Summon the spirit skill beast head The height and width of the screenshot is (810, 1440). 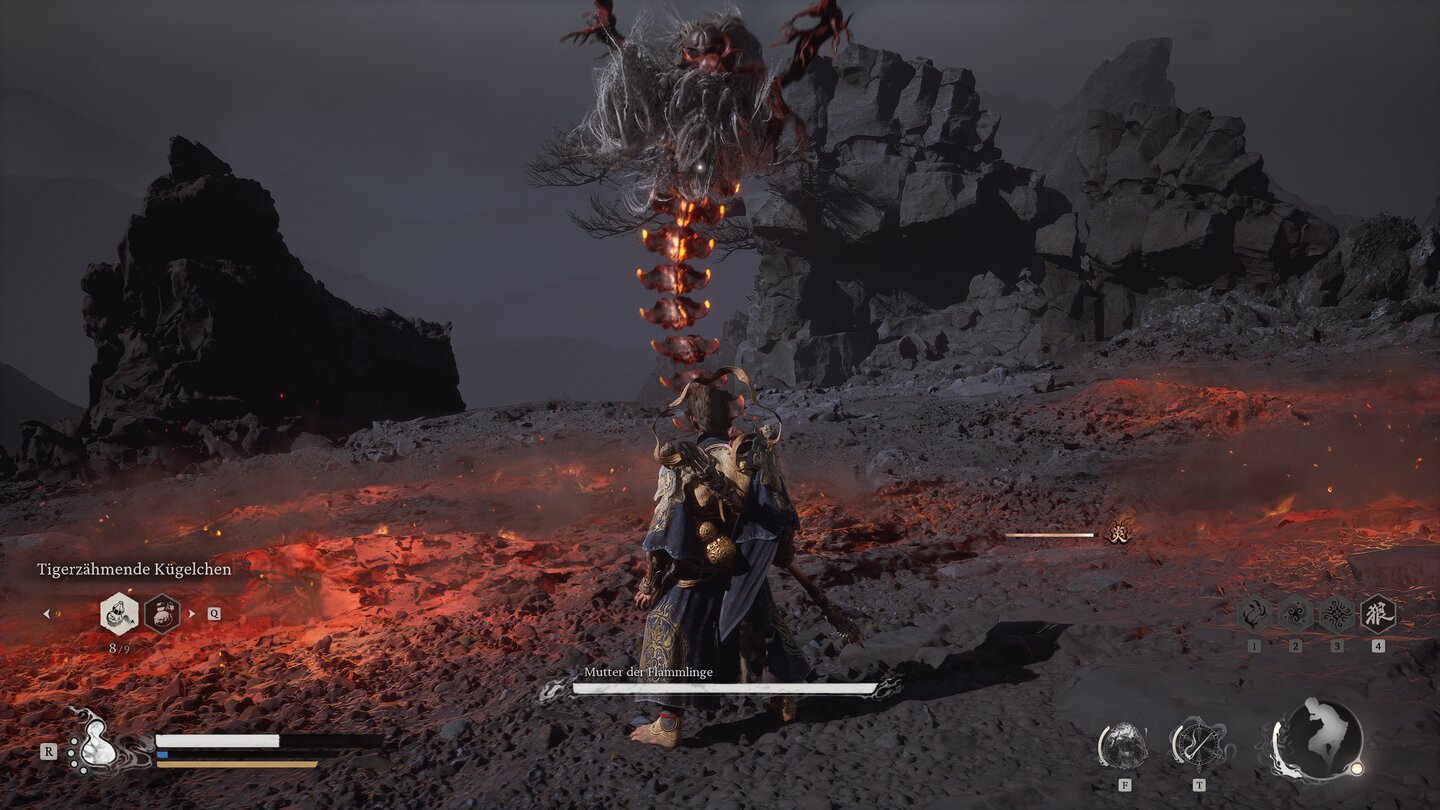(1124, 745)
